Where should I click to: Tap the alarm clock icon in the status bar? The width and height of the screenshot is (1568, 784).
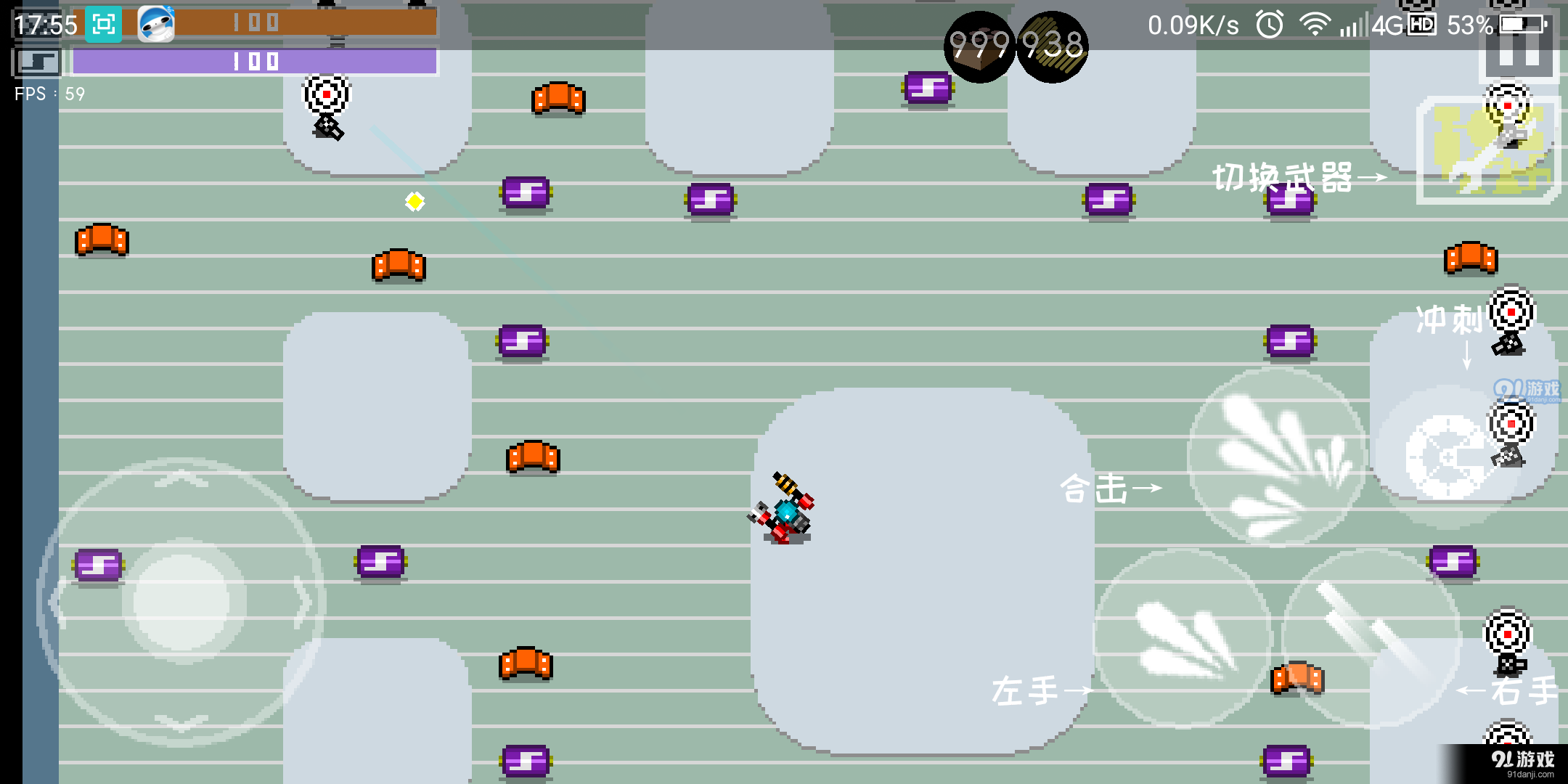[x=1269, y=24]
